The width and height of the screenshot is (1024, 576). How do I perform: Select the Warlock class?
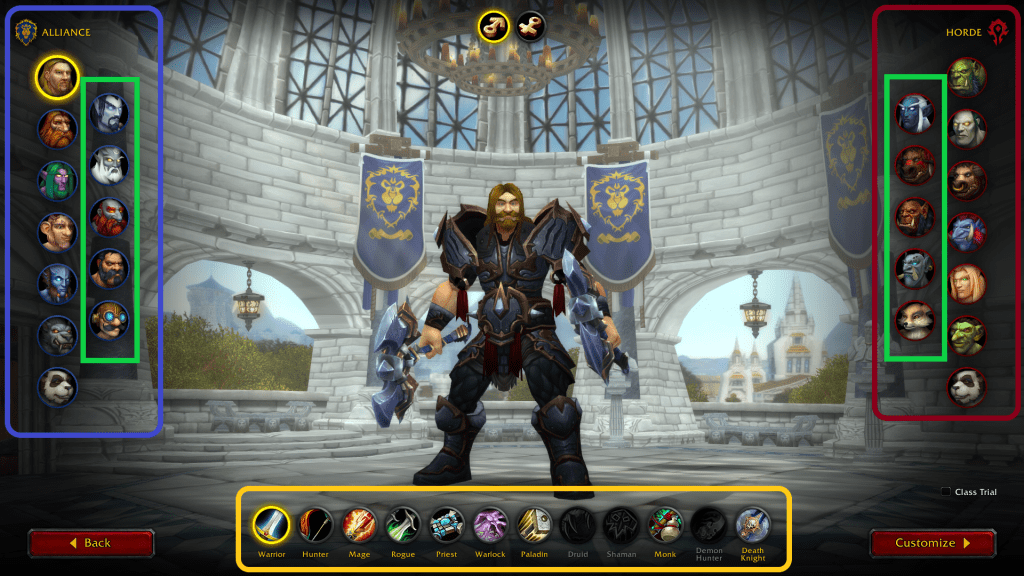point(491,524)
